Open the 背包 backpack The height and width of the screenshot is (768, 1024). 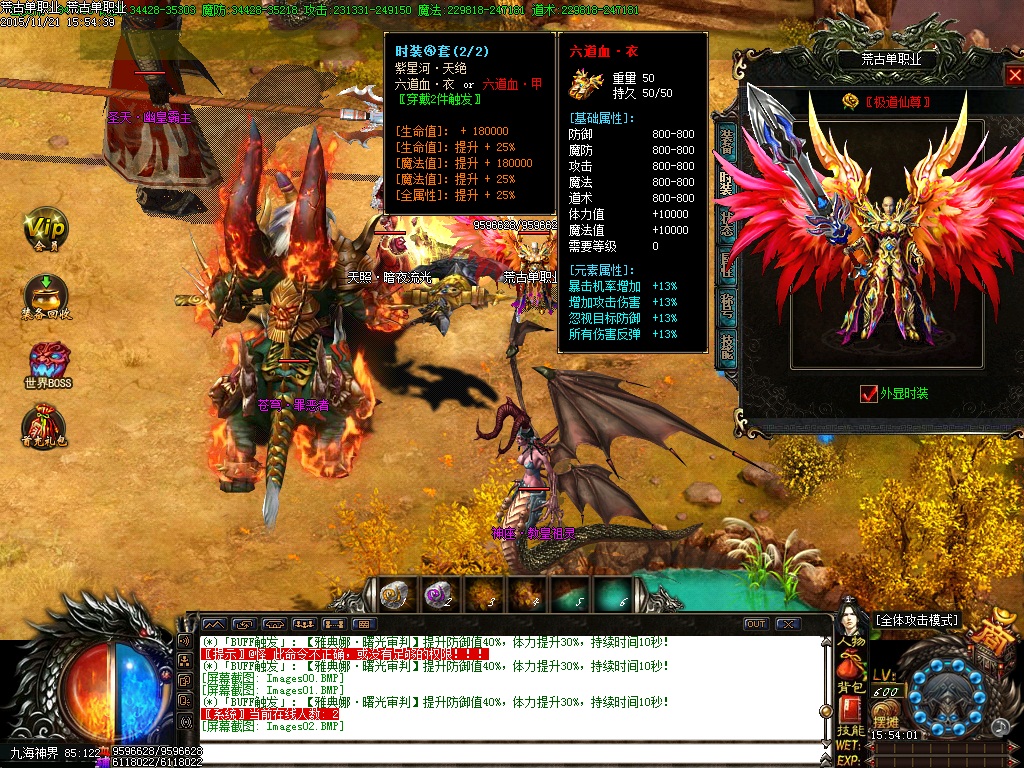point(850,674)
